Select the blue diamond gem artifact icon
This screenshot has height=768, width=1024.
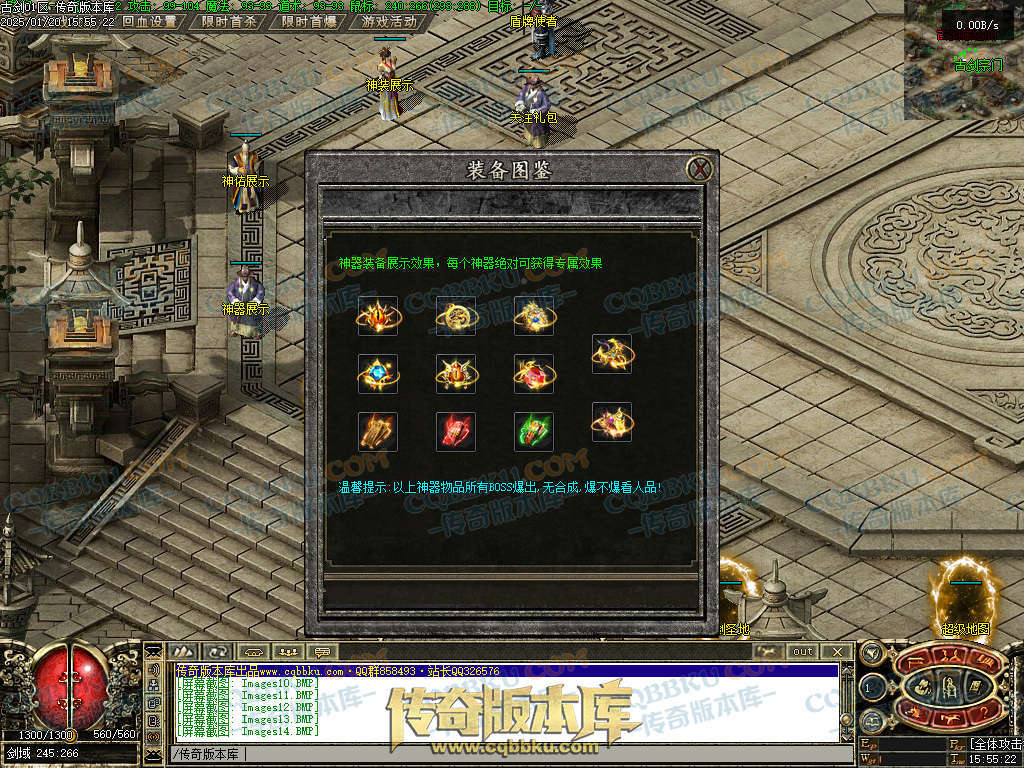[x=378, y=374]
